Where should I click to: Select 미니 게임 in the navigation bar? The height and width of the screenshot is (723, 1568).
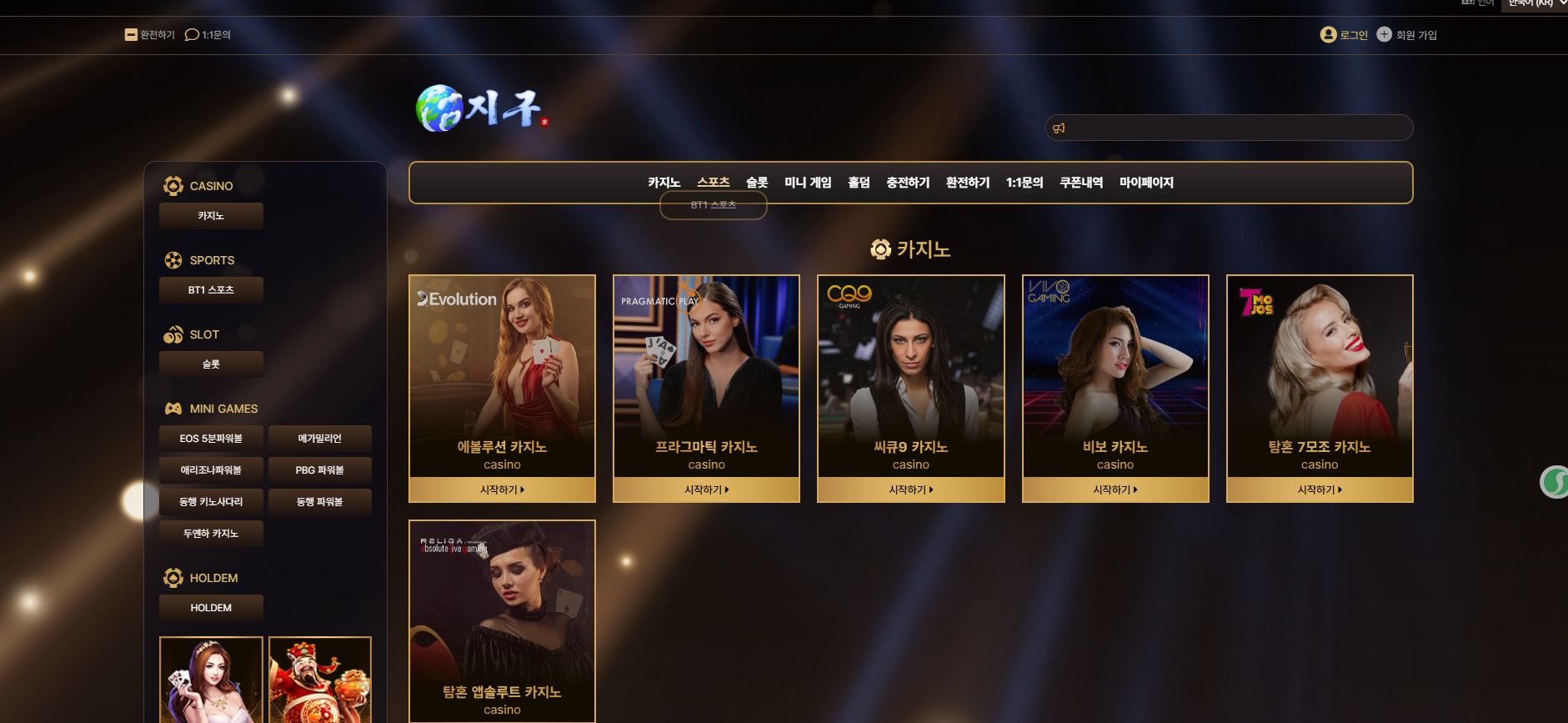[x=808, y=183]
